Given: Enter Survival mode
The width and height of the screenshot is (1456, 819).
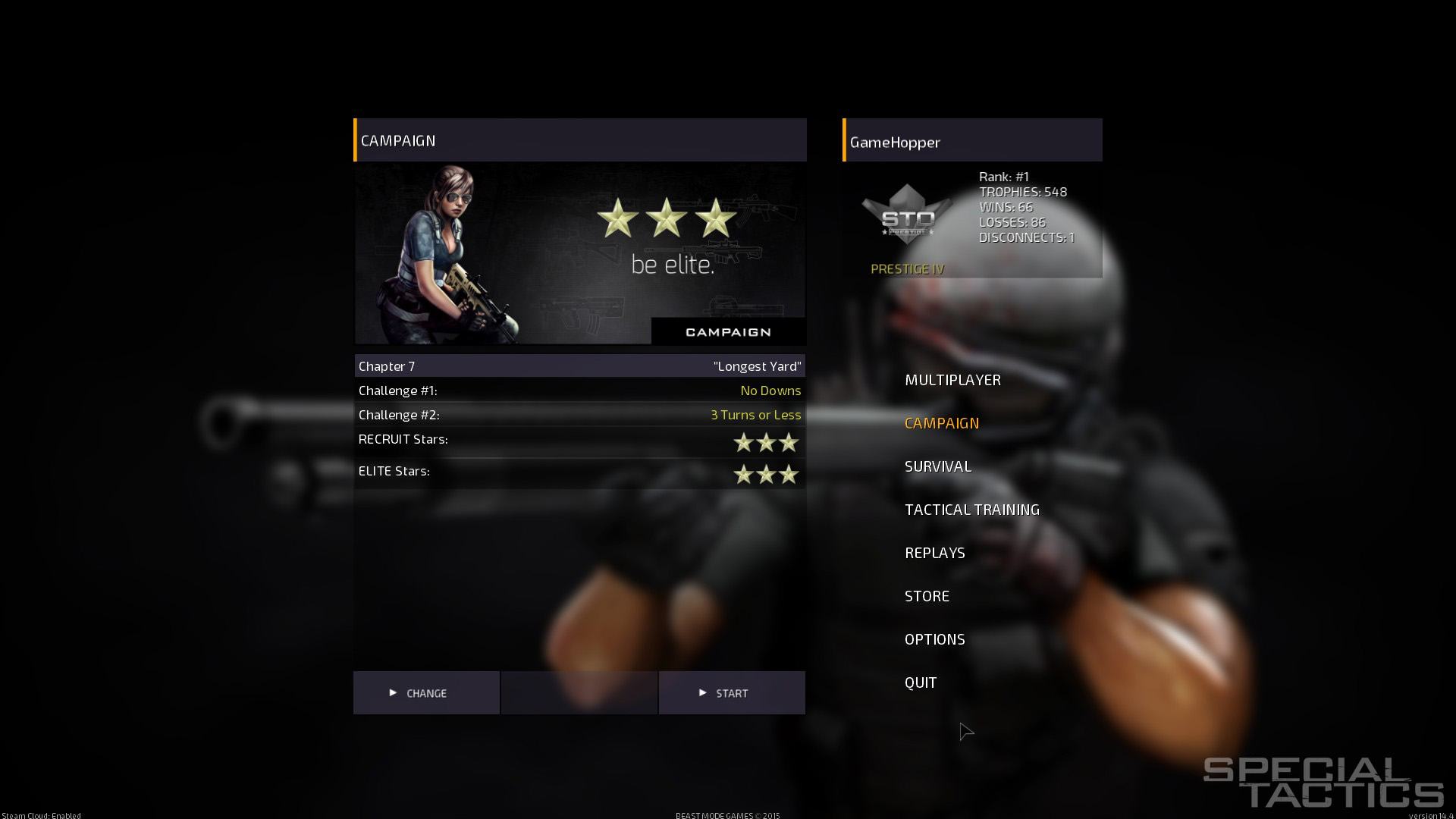Looking at the screenshot, I should 937,466.
